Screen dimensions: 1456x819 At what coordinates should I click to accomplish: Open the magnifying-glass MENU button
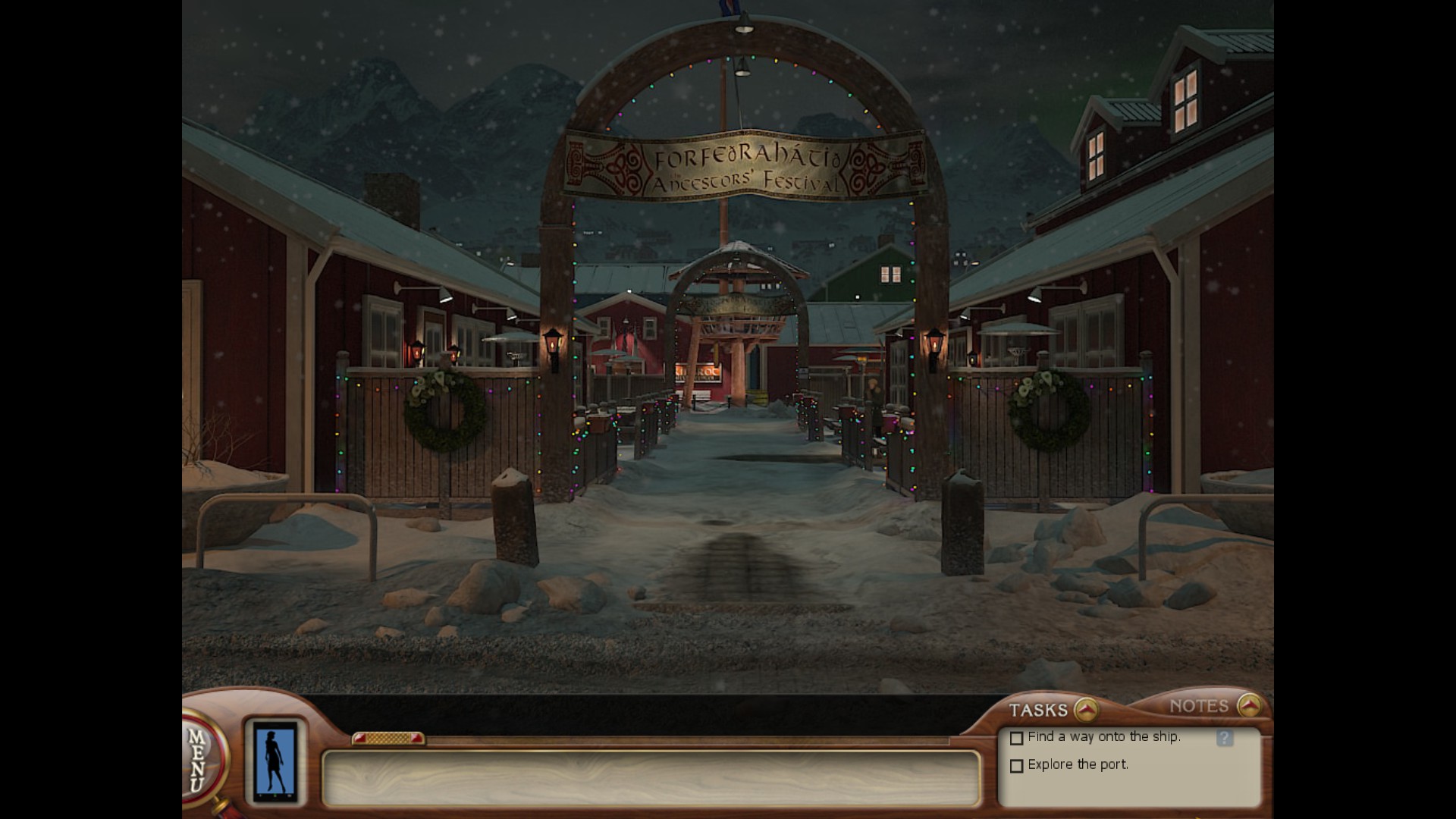tap(200, 758)
